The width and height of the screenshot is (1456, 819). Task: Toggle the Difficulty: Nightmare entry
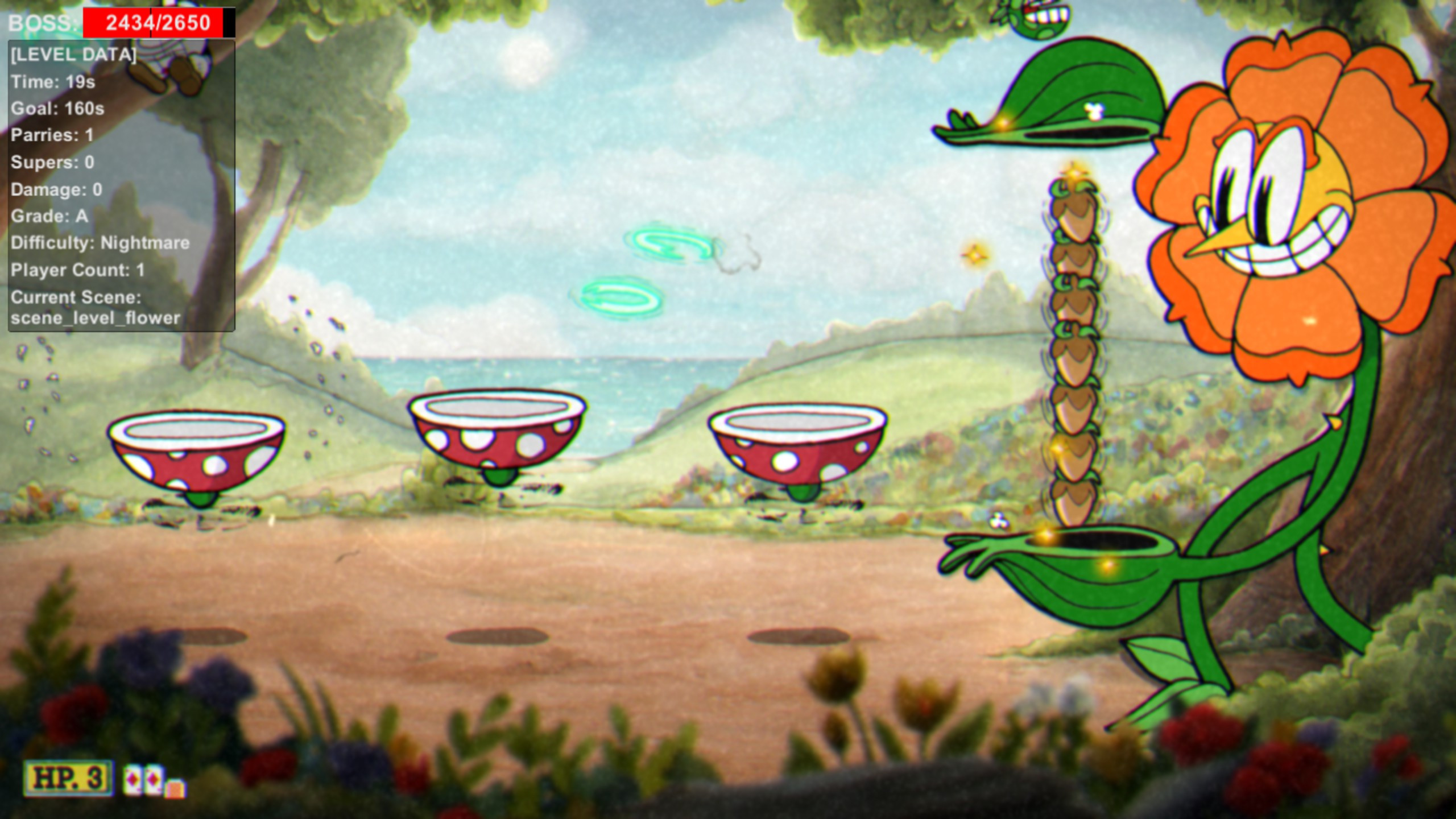point(100,243)
